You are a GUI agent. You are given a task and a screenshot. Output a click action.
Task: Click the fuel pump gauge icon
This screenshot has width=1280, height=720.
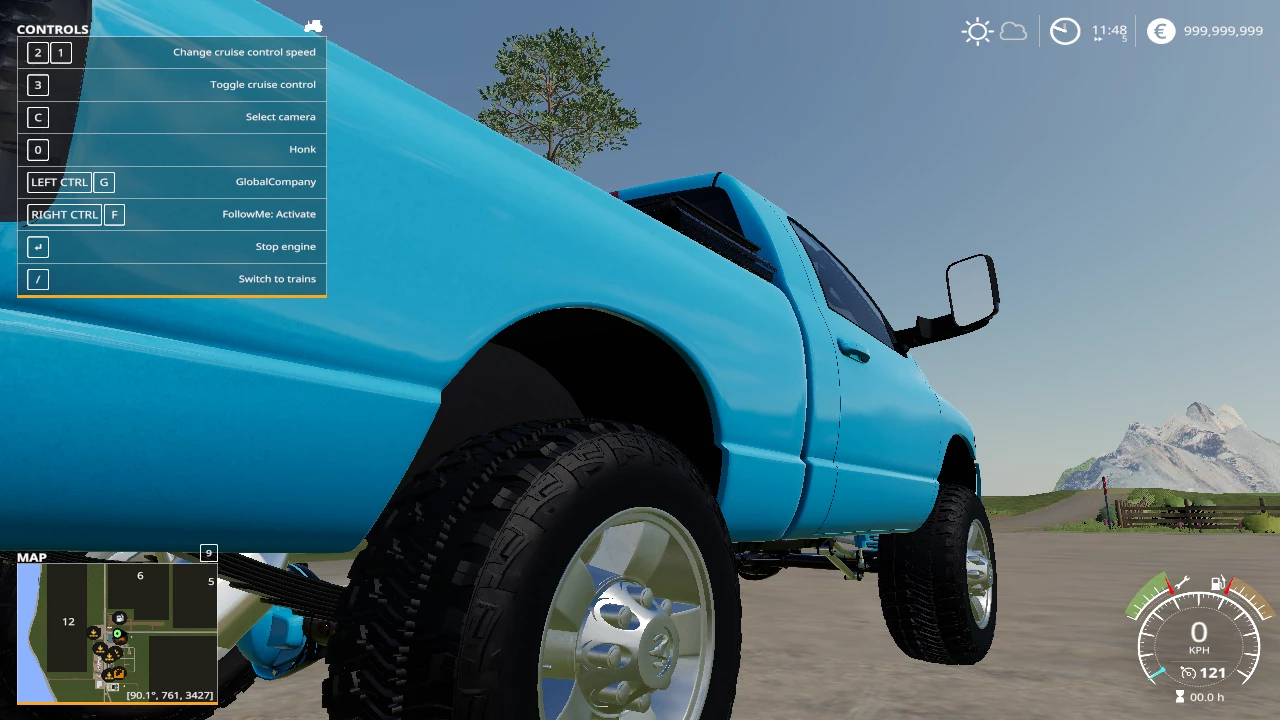click(x=1218, y=583)
